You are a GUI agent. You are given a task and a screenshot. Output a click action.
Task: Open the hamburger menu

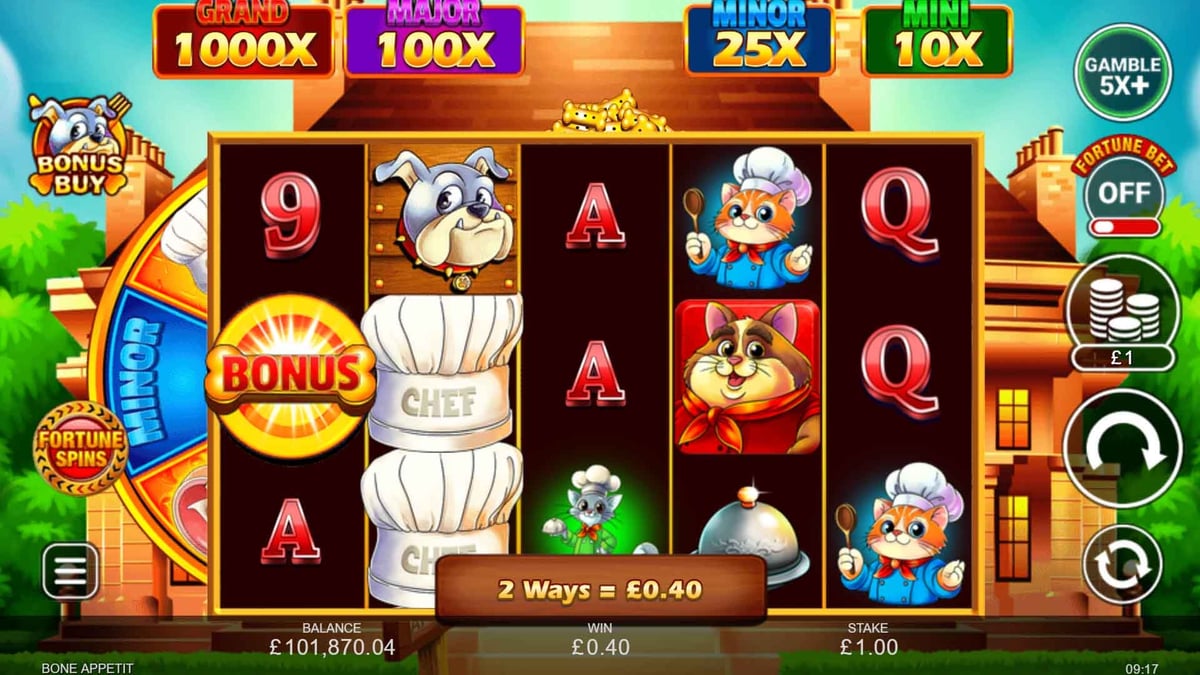click(x=70, y=572)
